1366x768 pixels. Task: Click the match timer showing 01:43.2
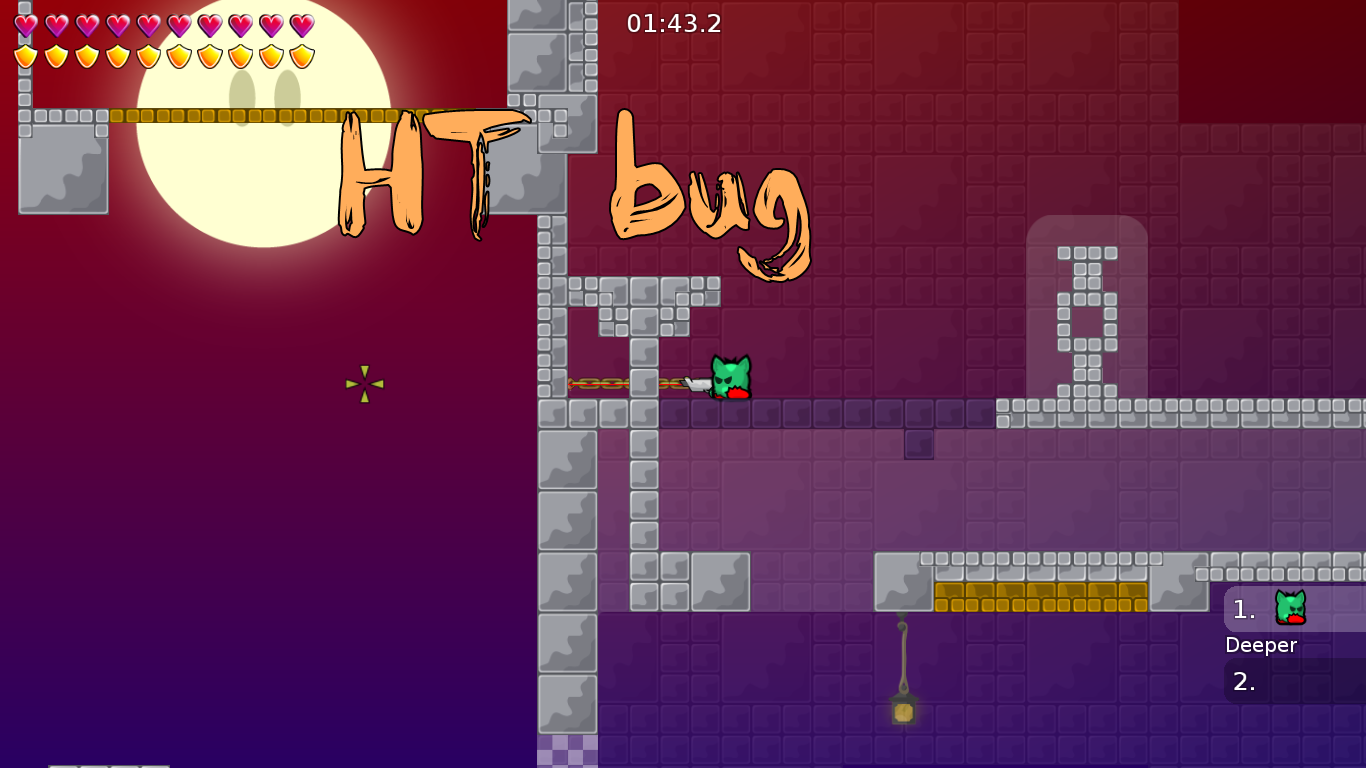[675, 24]
